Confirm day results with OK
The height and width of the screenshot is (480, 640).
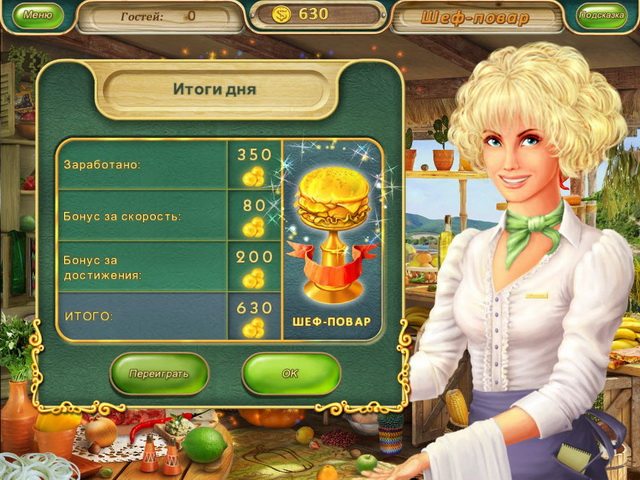290,373
